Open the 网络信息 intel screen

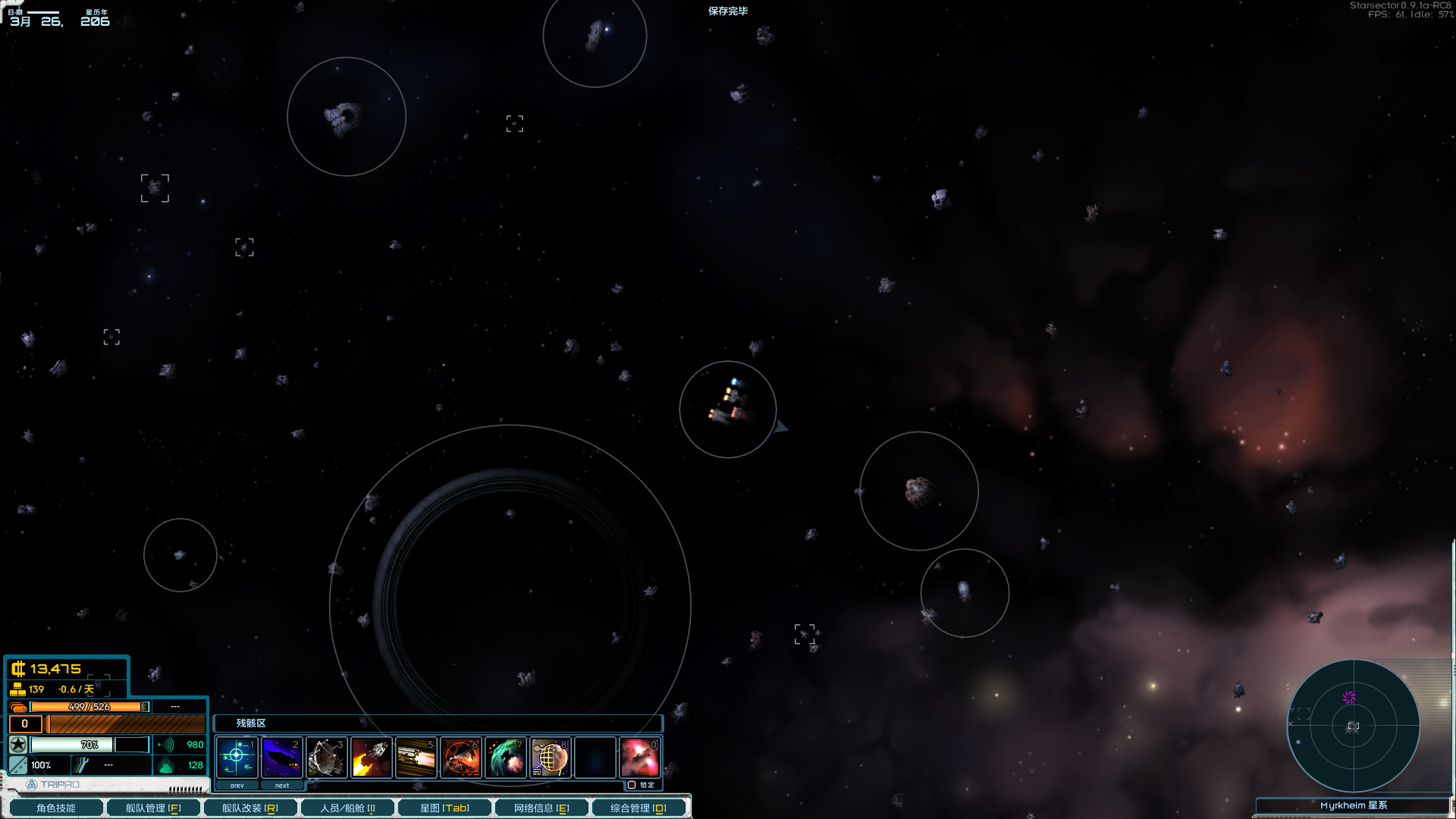tap(541, 808)
